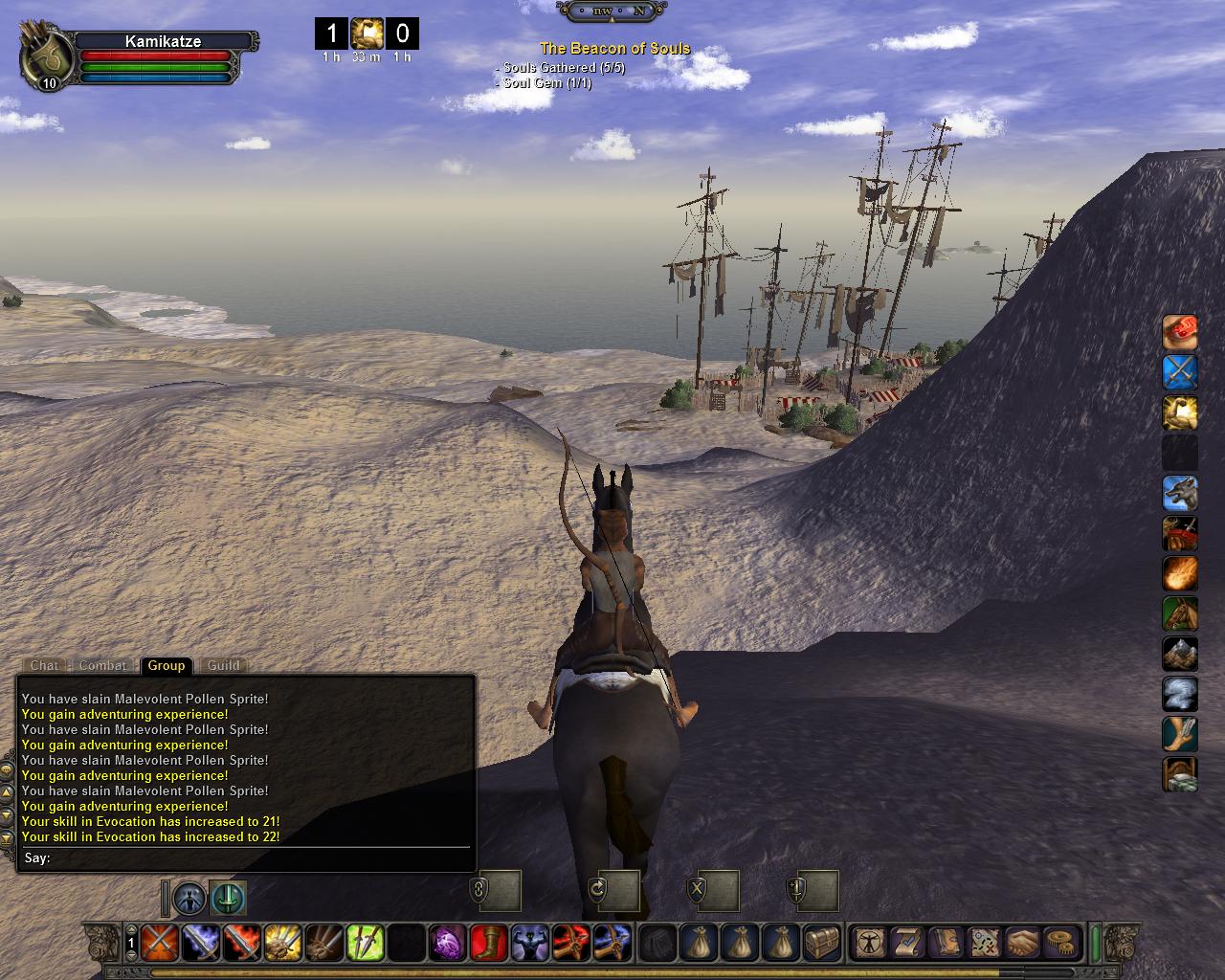Open the treasure chest inventory button

click(823, 943)
